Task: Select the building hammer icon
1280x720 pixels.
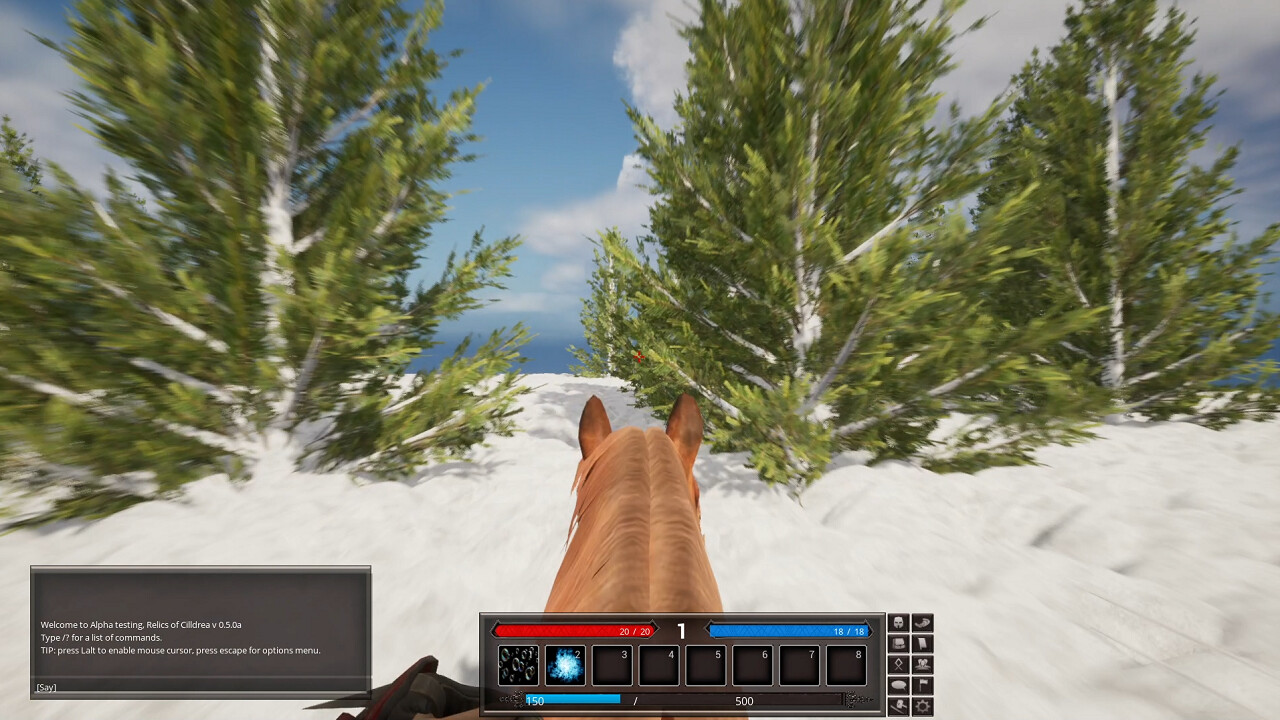Action: pos(898,705)
